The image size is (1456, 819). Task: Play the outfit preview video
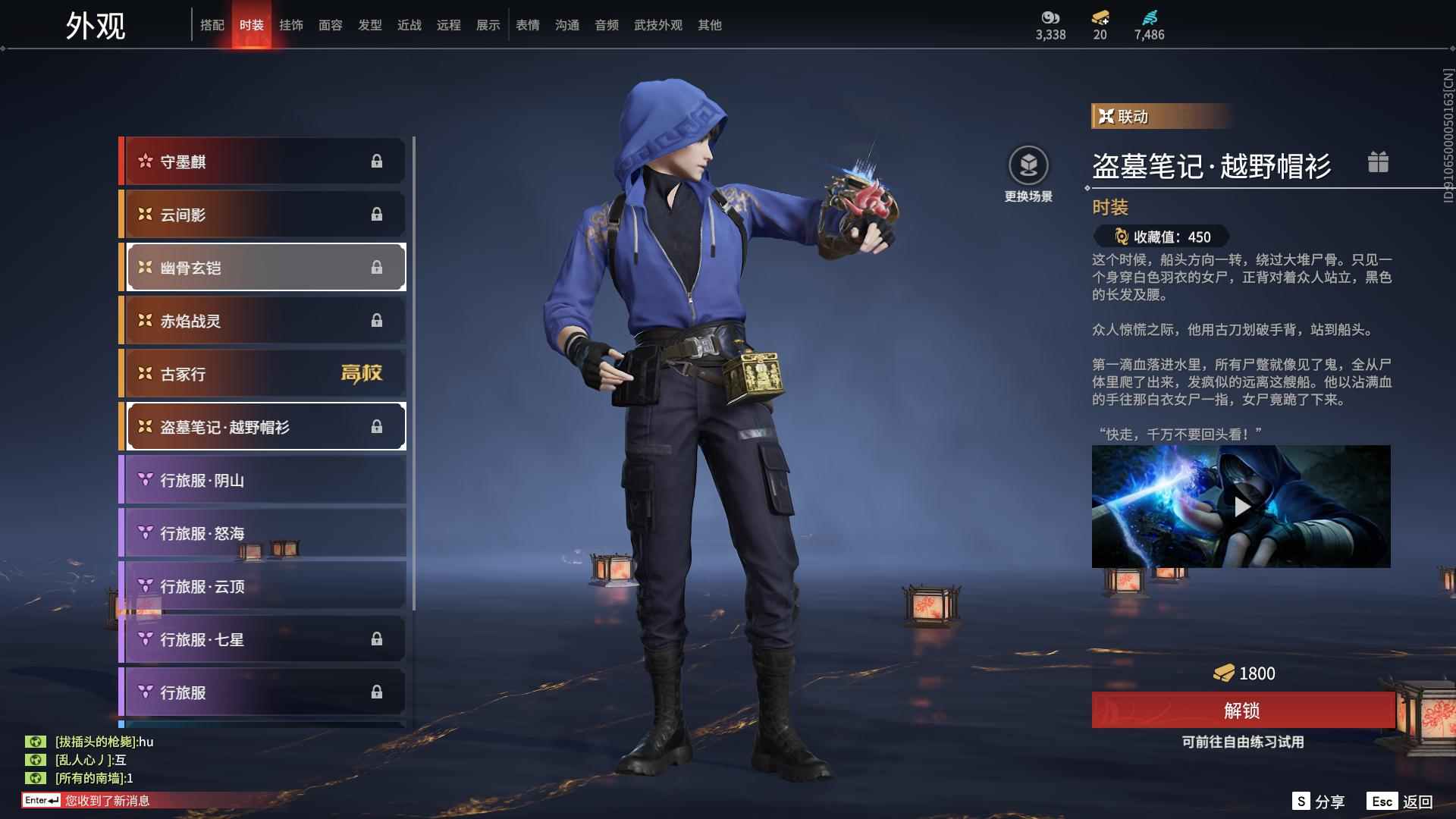[1241, 508]
